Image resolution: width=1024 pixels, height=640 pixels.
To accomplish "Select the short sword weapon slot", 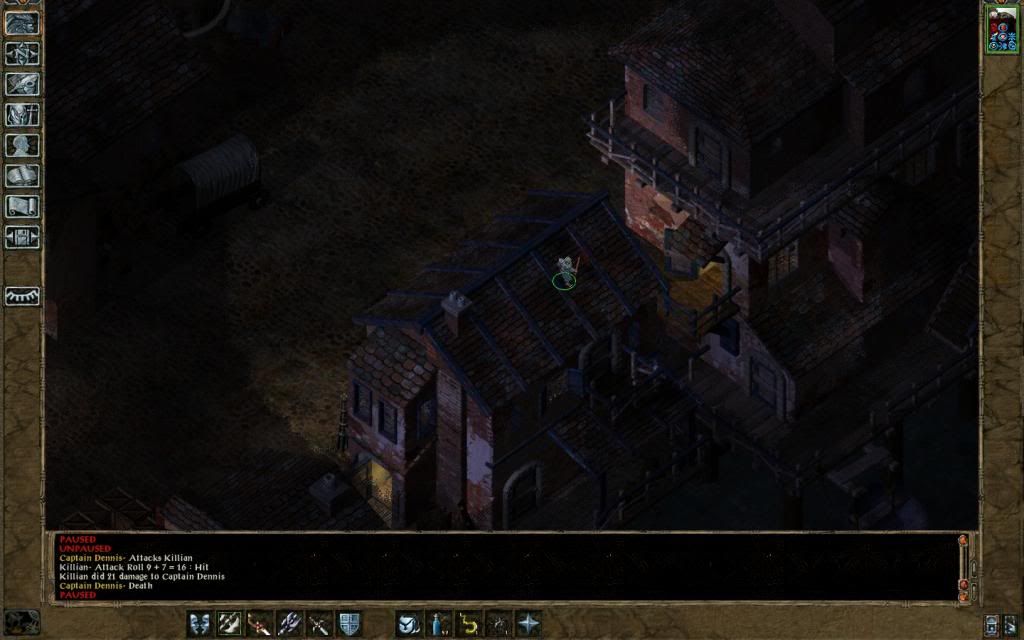I will [320, 623].
